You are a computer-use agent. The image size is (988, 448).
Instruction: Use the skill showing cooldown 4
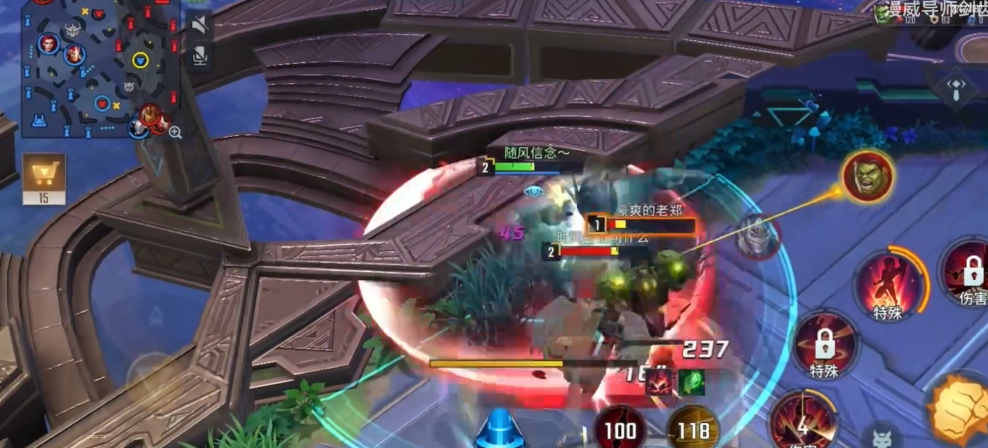tap(802, 421)
